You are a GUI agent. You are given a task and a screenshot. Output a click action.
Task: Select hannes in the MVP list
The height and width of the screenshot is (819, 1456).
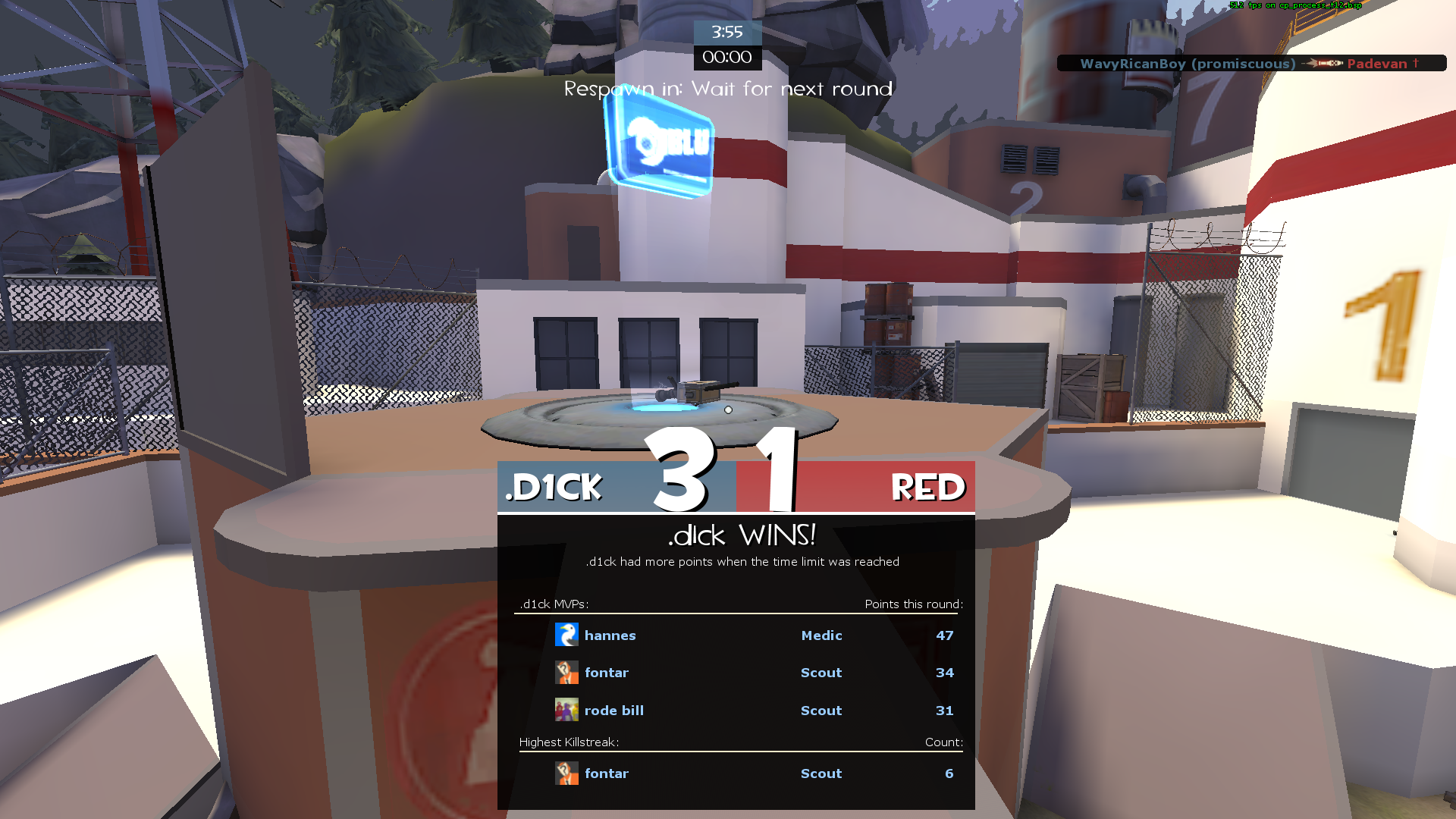click(610, 635)
